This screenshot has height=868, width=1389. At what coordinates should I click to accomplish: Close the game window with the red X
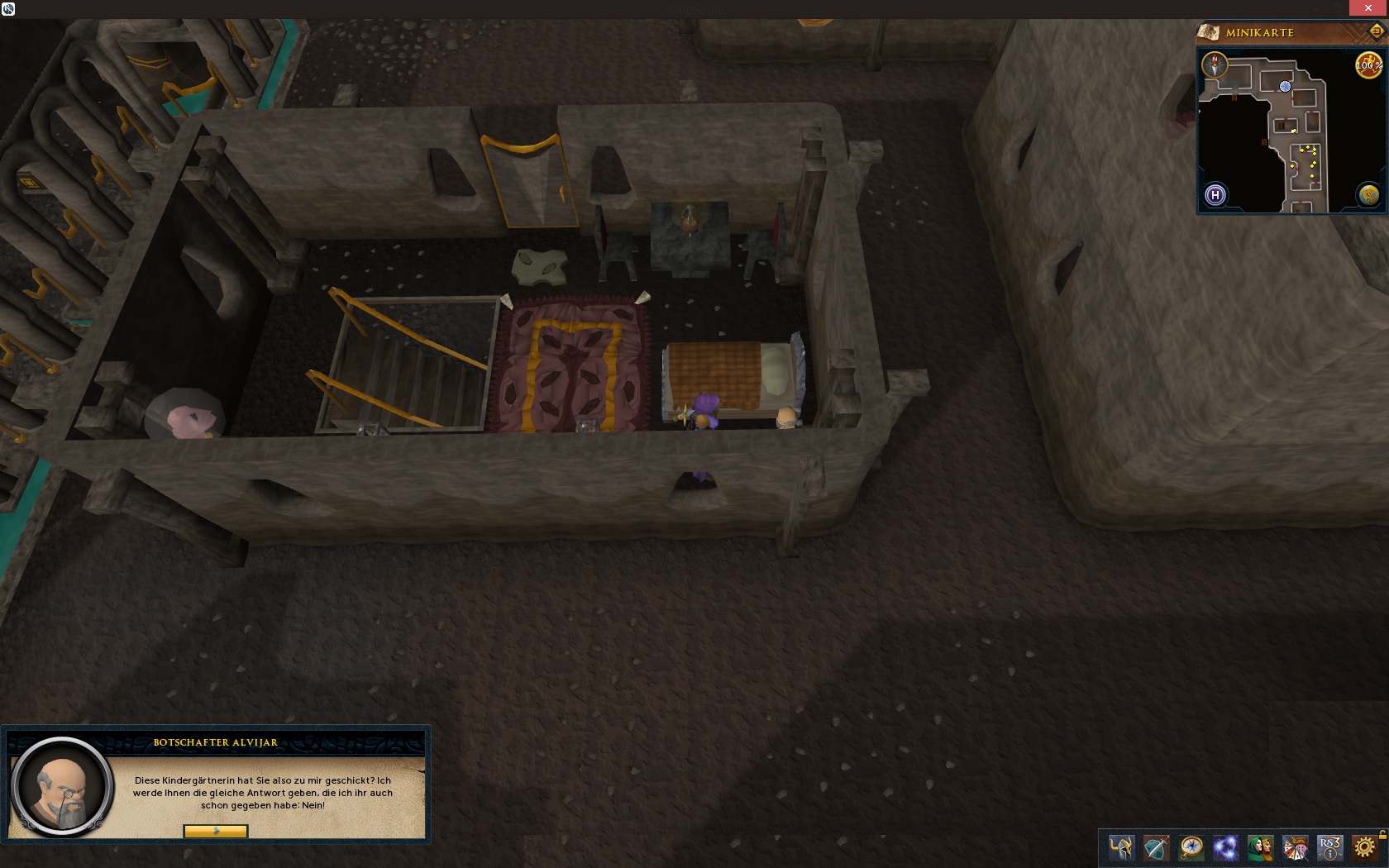1368,8
